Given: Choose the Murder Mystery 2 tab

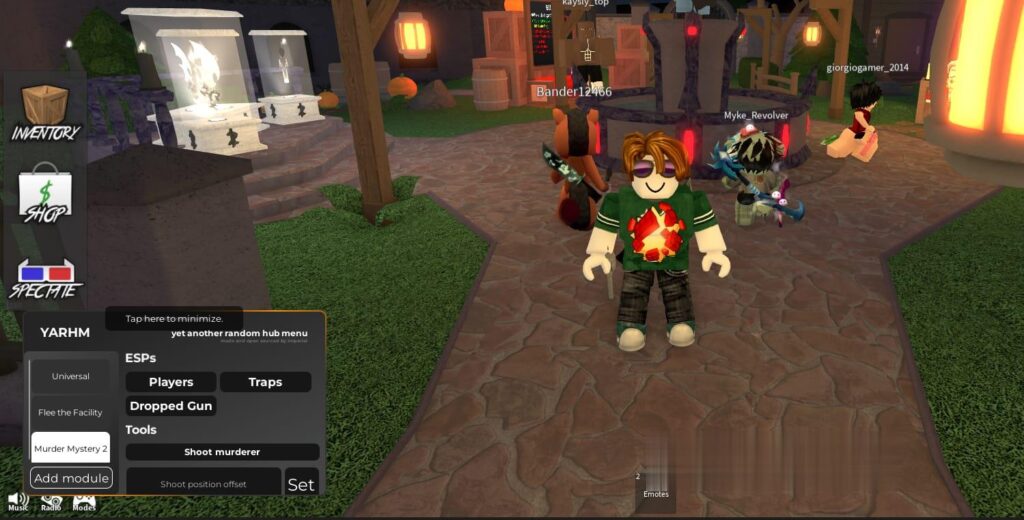Looking at the screenshot, I should coord(70,448).
